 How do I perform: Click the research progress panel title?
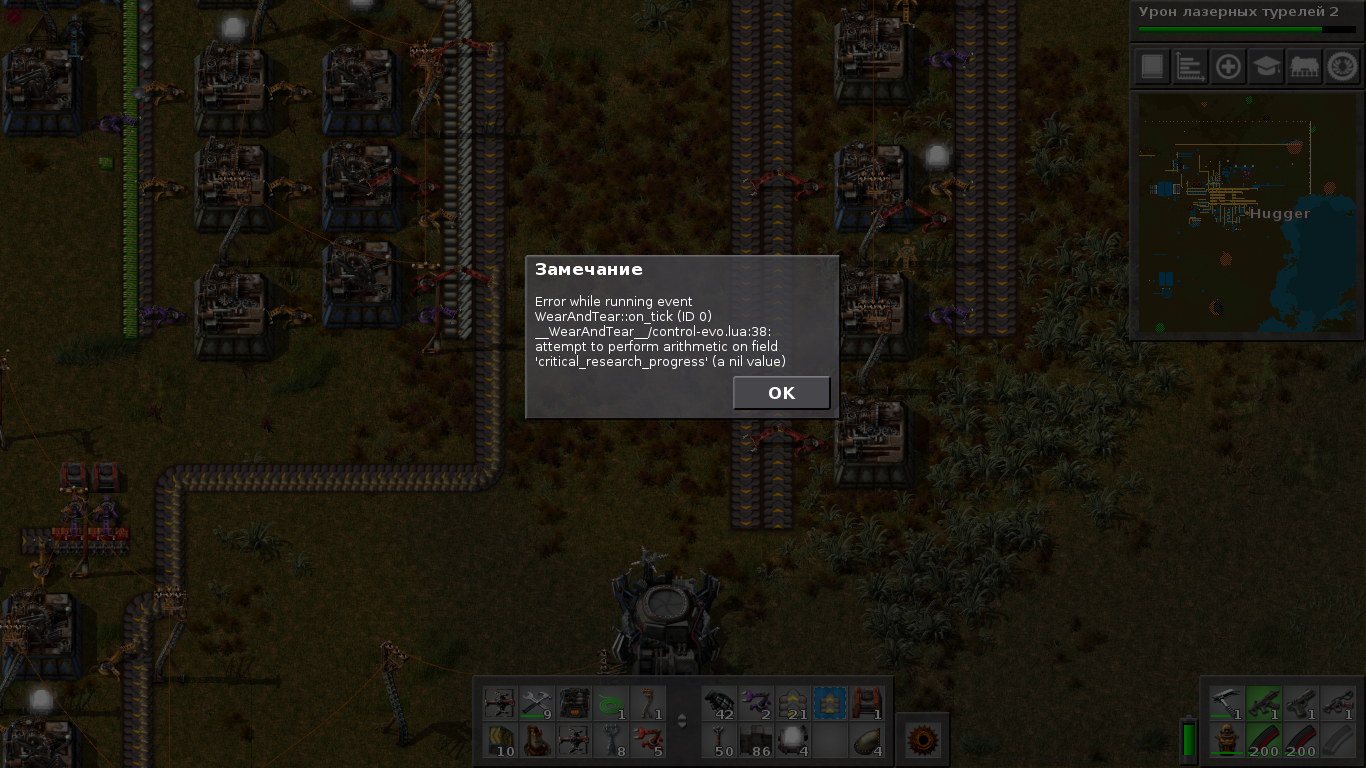pos(1238,12)
